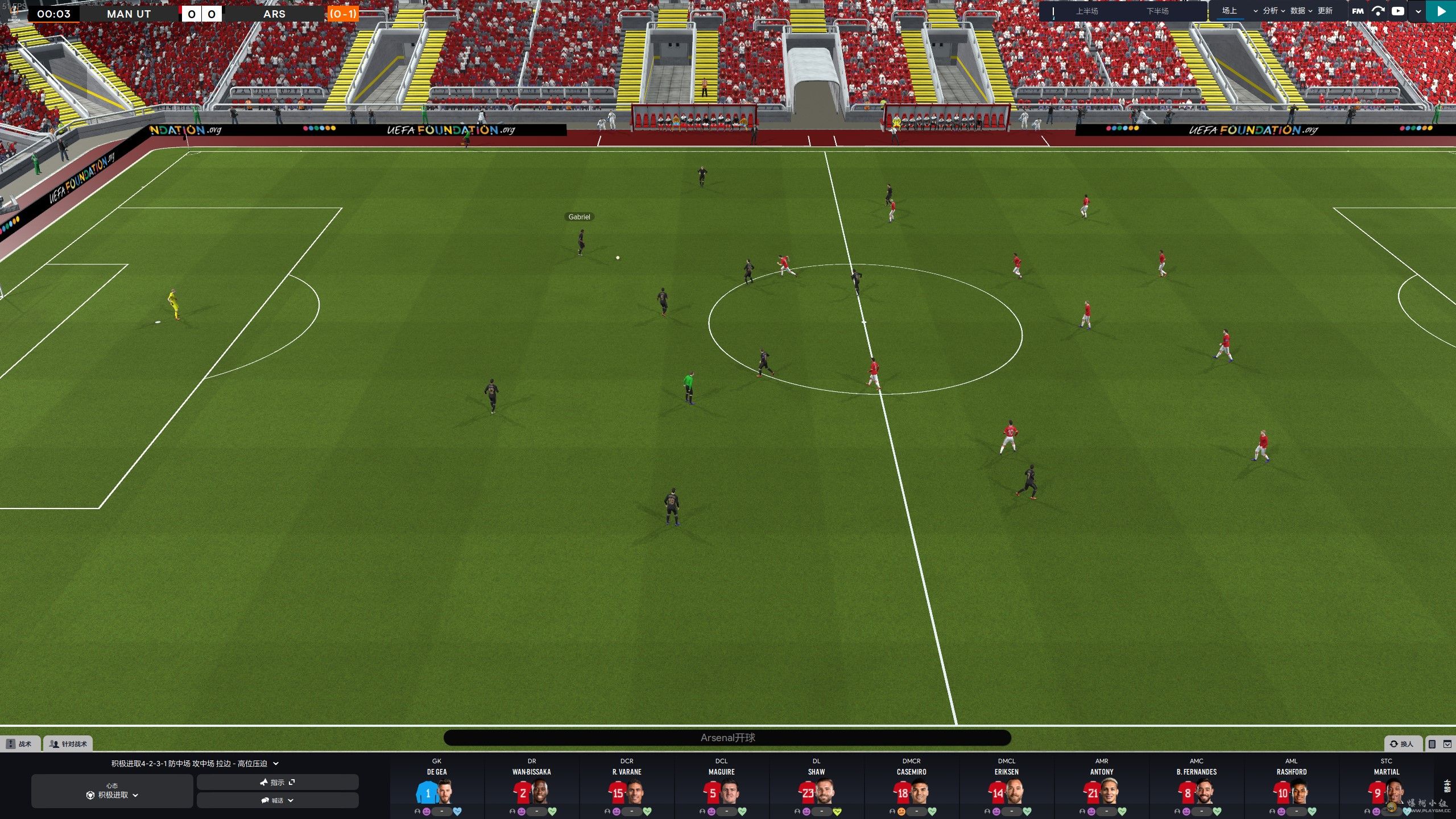
Task: Open the 指示 team instructions panel
Action: click(x=278, y=782)
